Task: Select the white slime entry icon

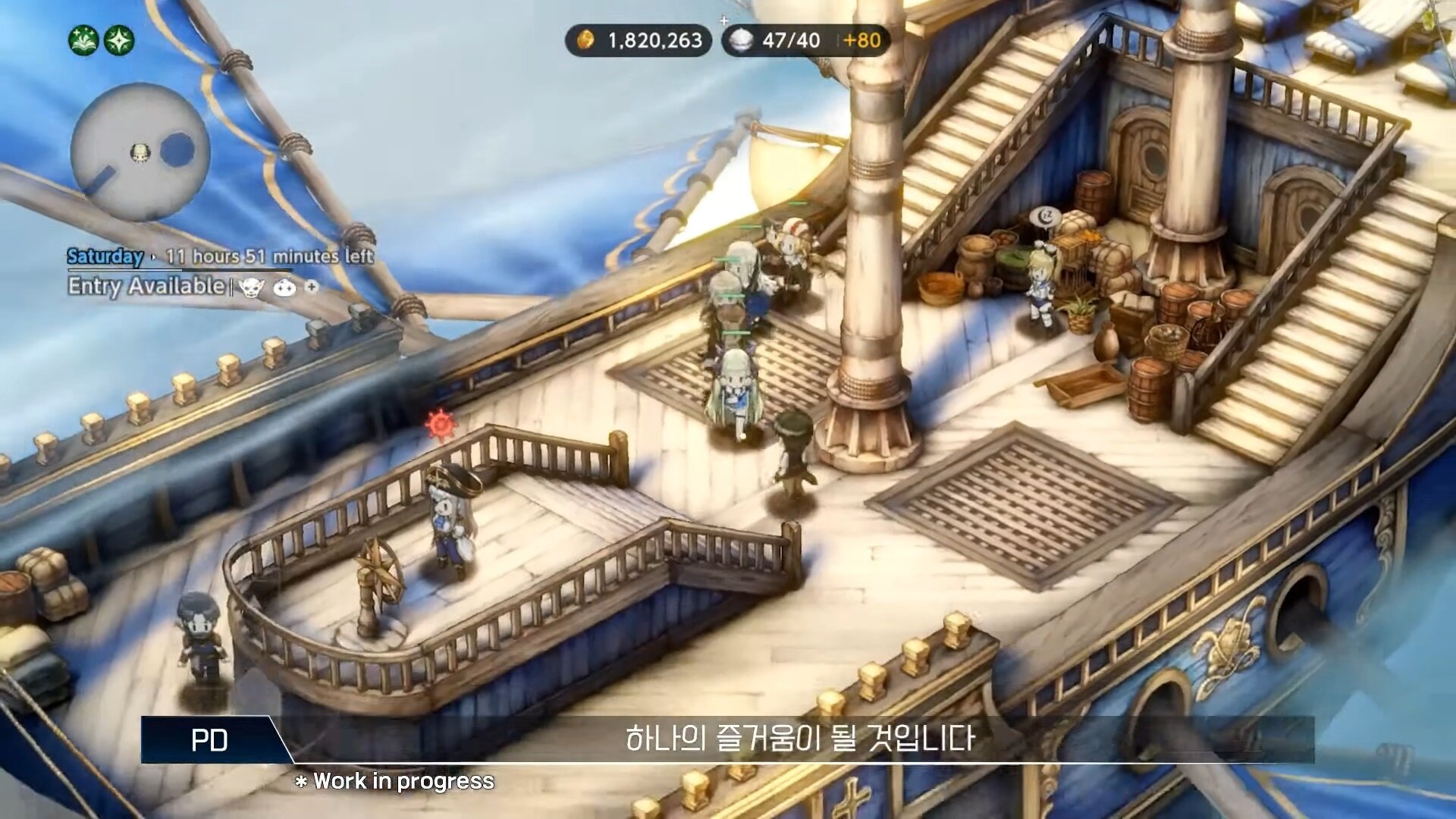Action: [284, 287]
